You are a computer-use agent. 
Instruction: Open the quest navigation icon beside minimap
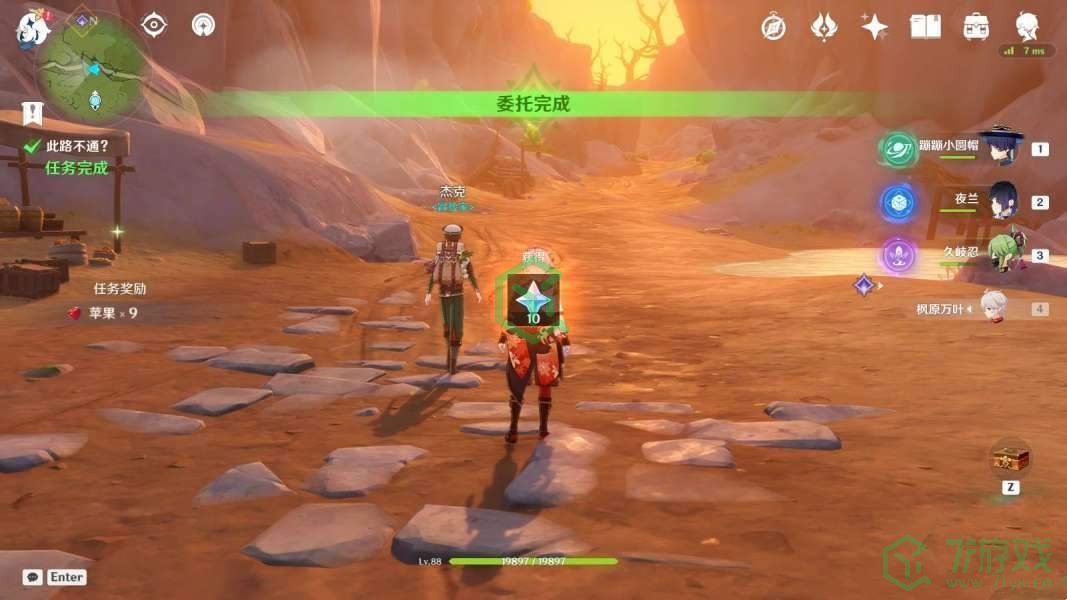click(203, 25)
